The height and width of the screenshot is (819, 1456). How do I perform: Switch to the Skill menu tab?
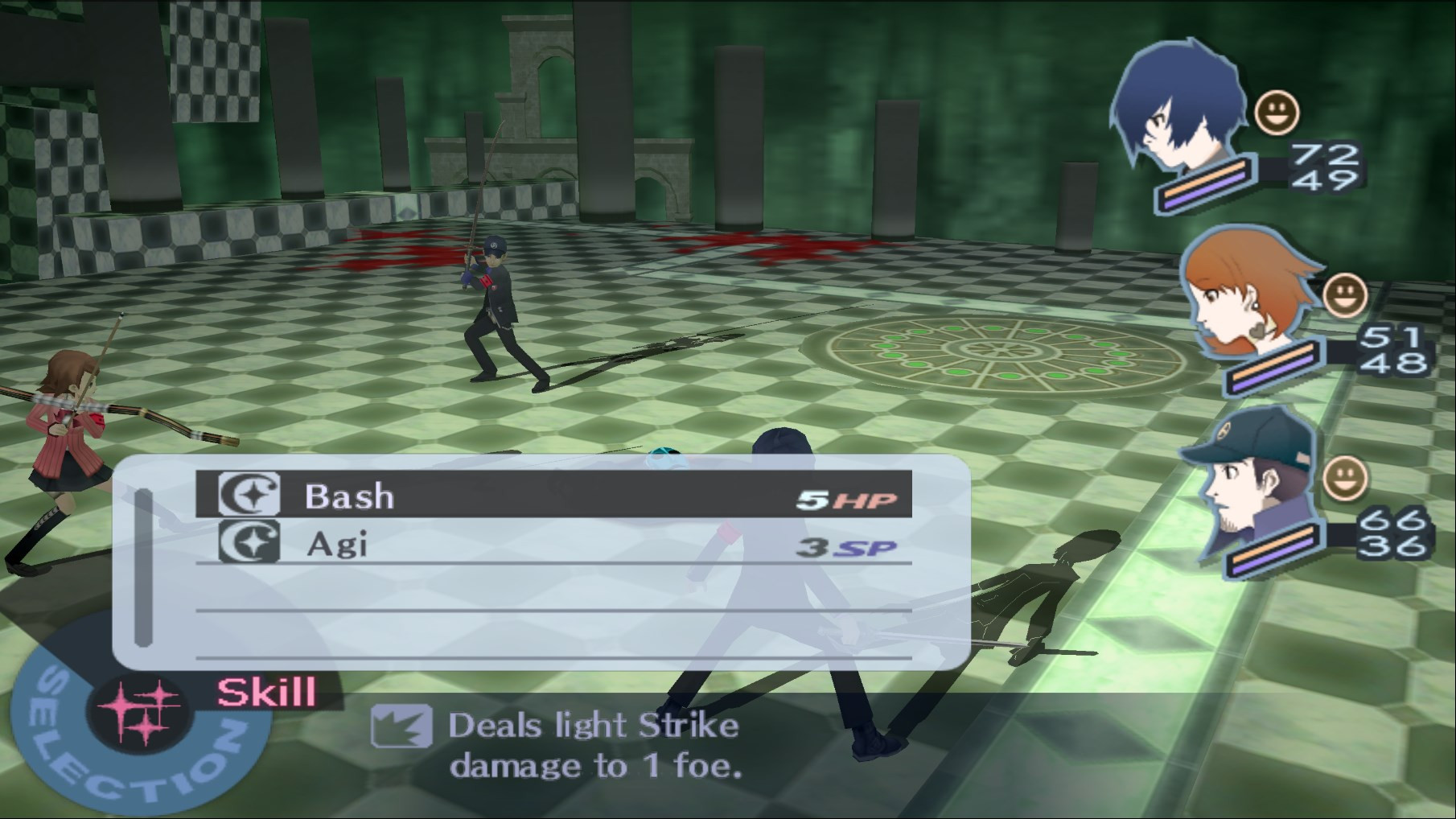(265, 689)
